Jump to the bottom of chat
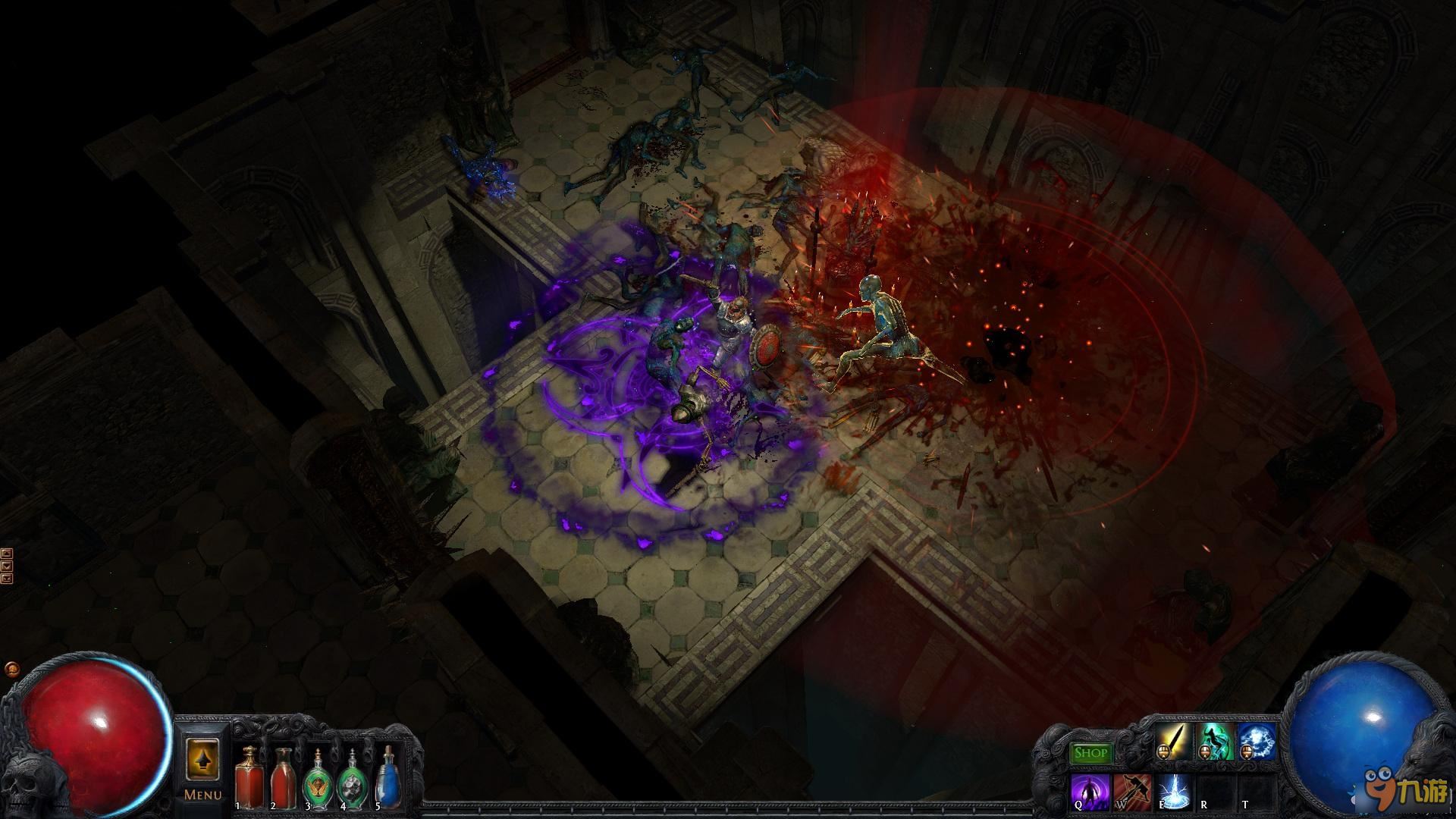Viewport: 1456px width, 819px height. click(7, 579)
